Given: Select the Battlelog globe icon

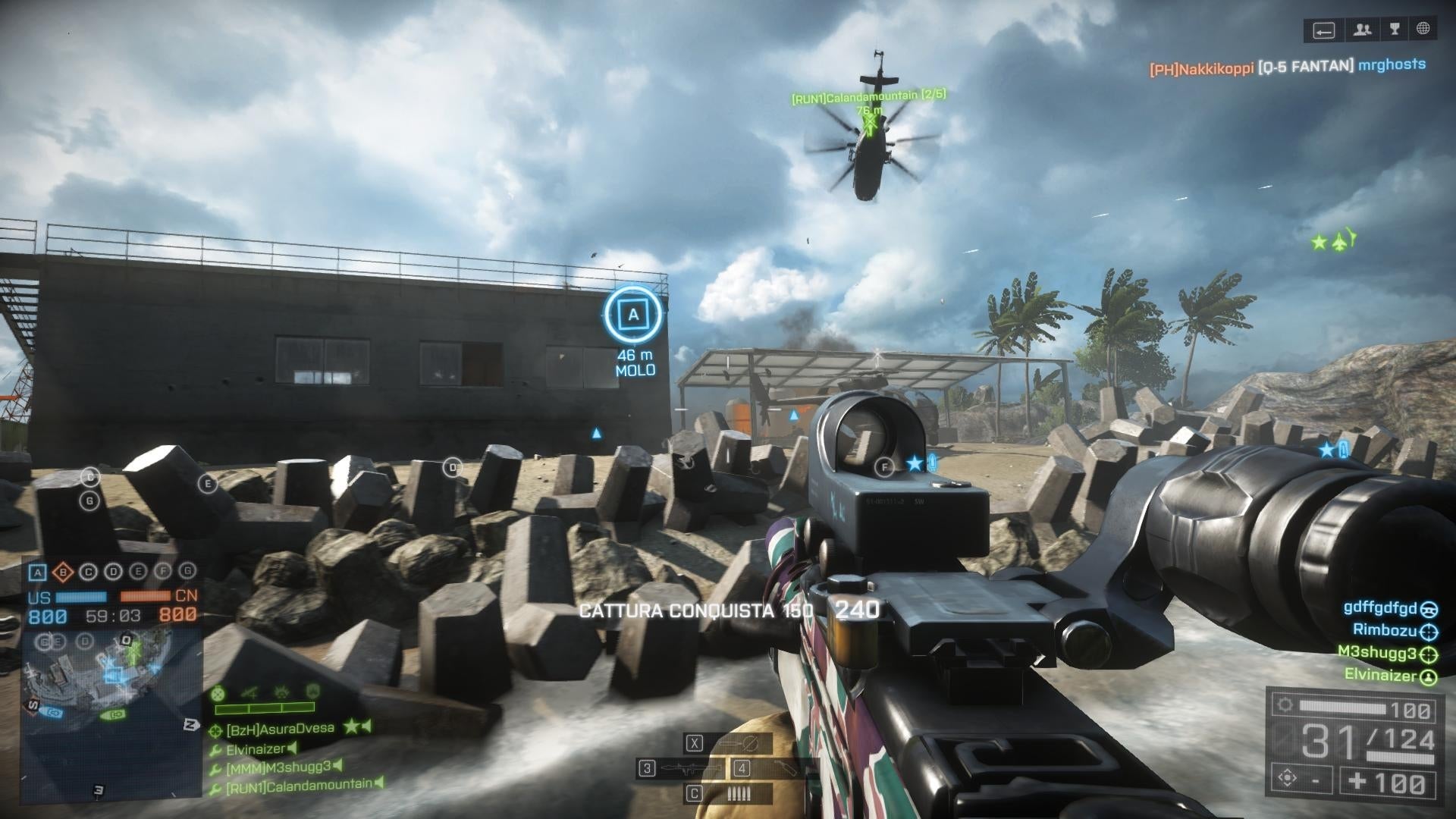Looking at the screenshot, I should click(x=1423, y=30).
